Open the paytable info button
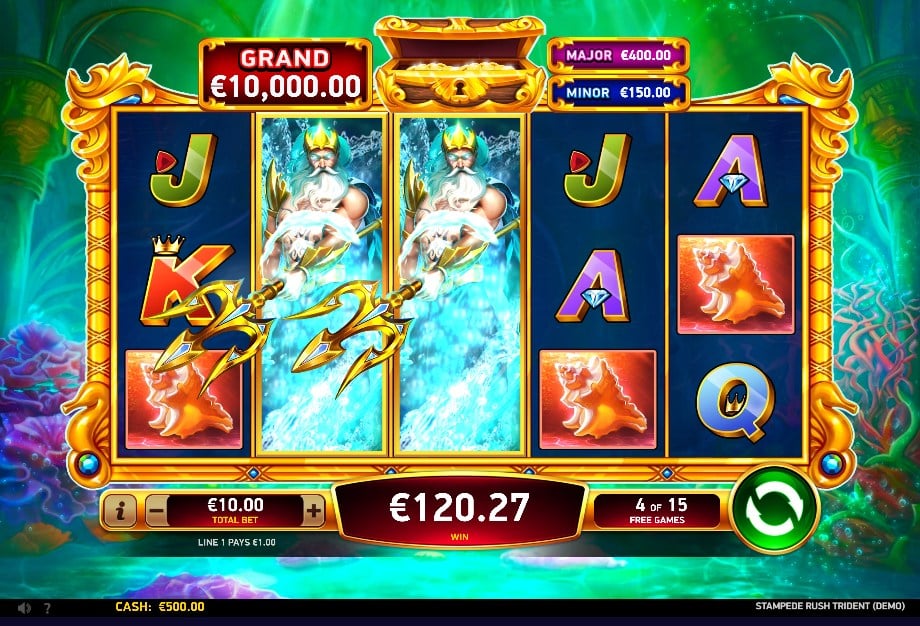920x626 pixels. [x=120, y=512]
